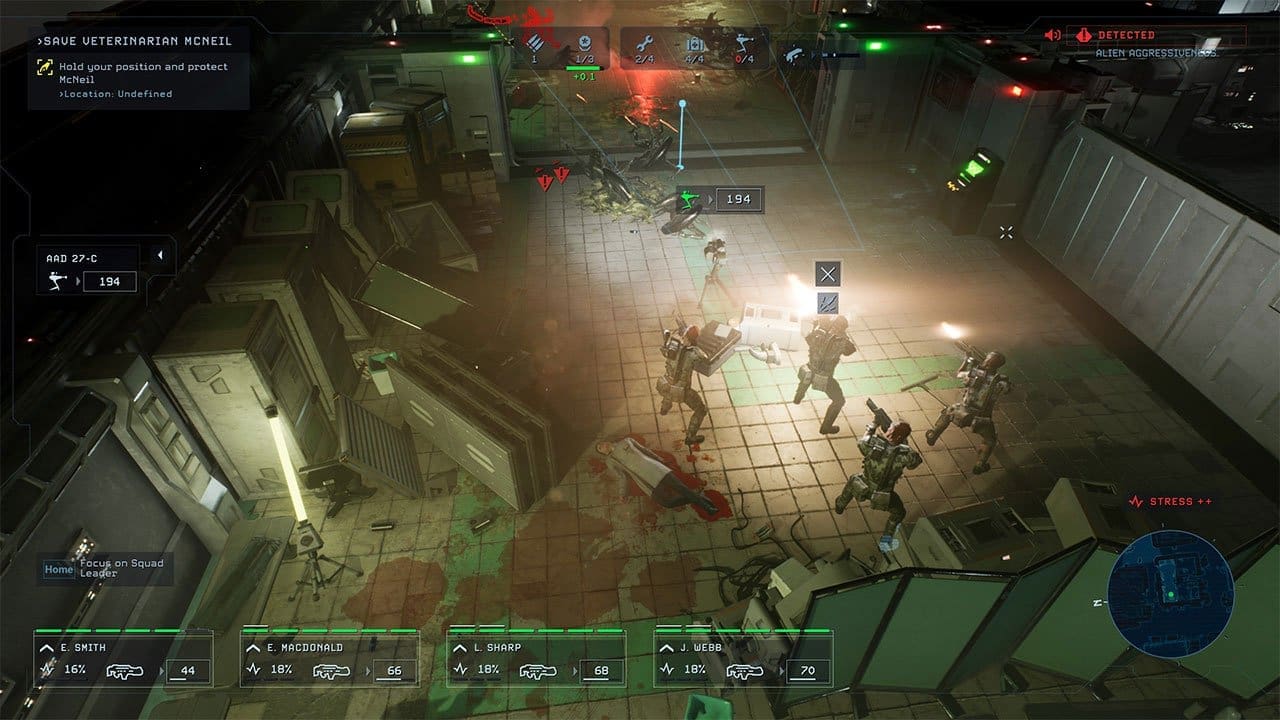The image size is (1280, 720).
Task: Select marine J. Webb's squad panel
Action: tap(743, 659)
